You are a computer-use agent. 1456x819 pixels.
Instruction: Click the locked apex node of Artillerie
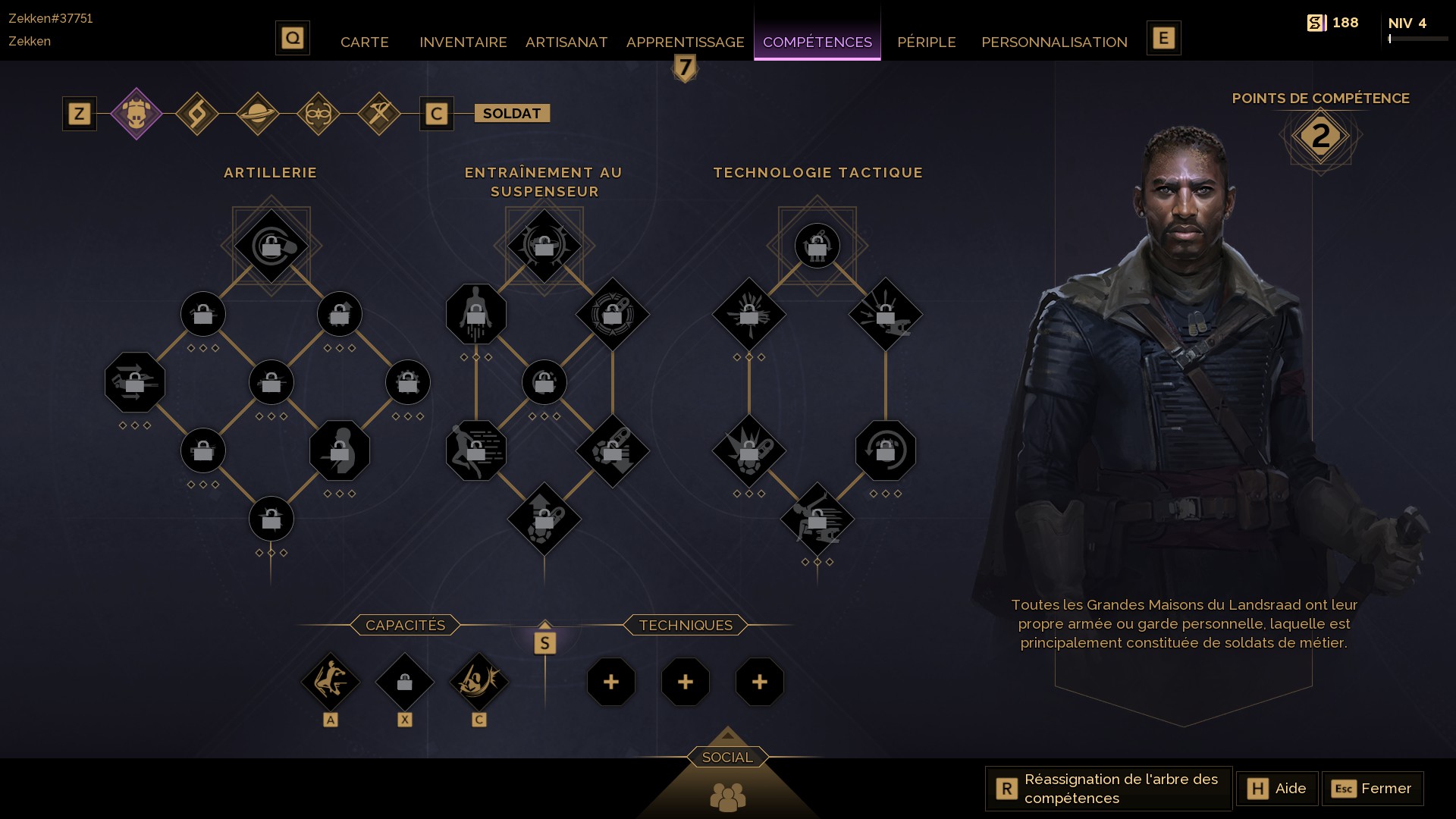[271, 245]
